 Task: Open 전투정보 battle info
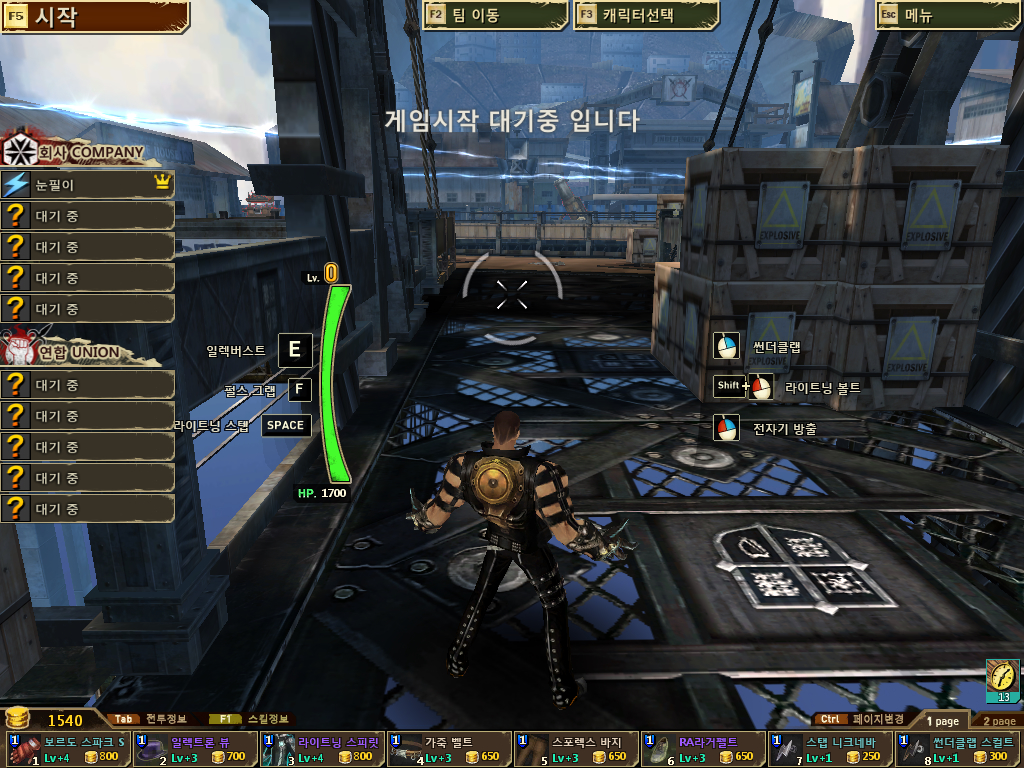(150, 719)
